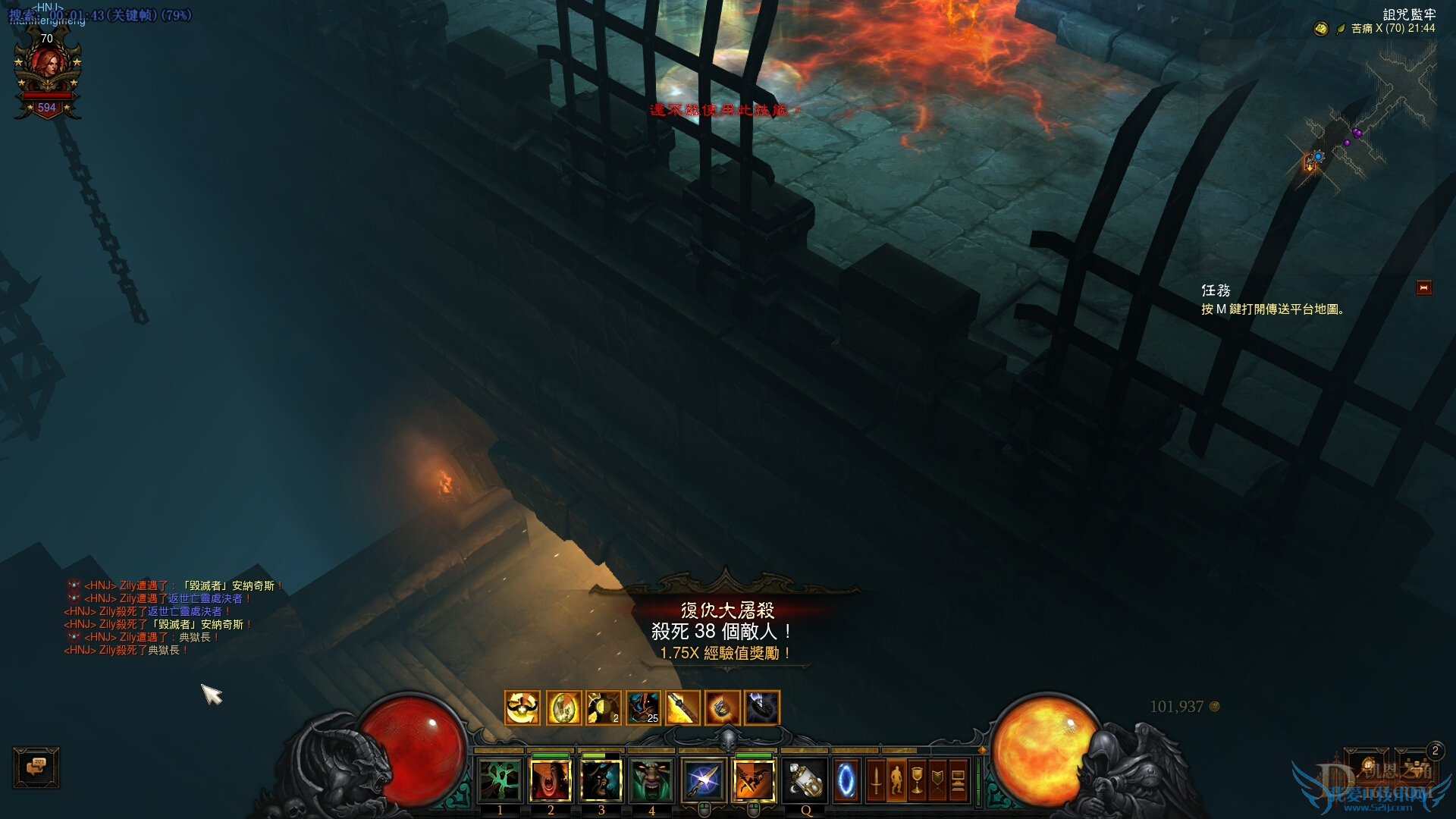Image resolution: width=1456 pixels, height=819 pixels.
Task: Open the chat window speech-bubble button
Action: tap(36, 767)
